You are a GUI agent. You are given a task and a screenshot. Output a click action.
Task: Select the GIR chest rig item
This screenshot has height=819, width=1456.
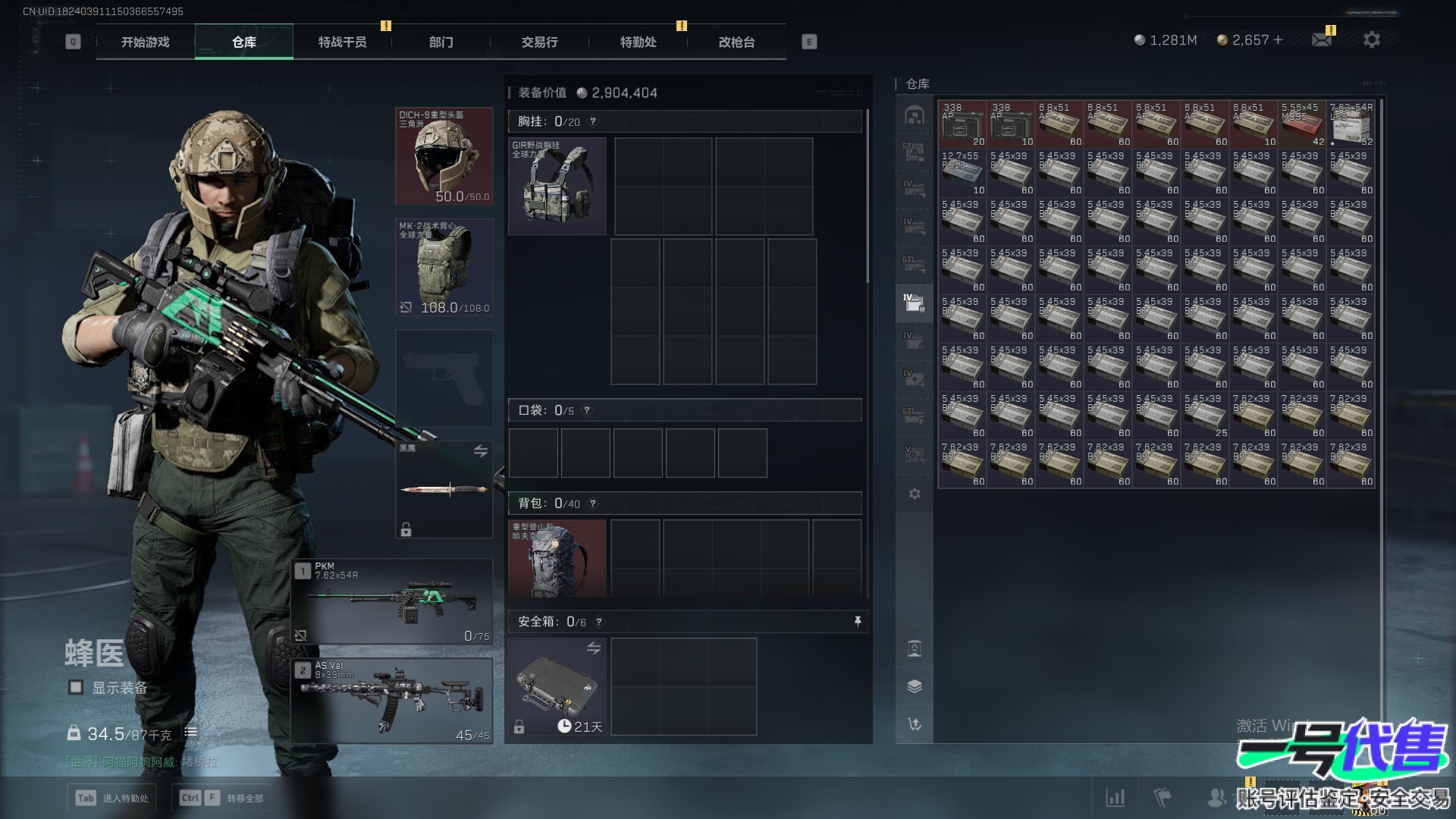557,186
